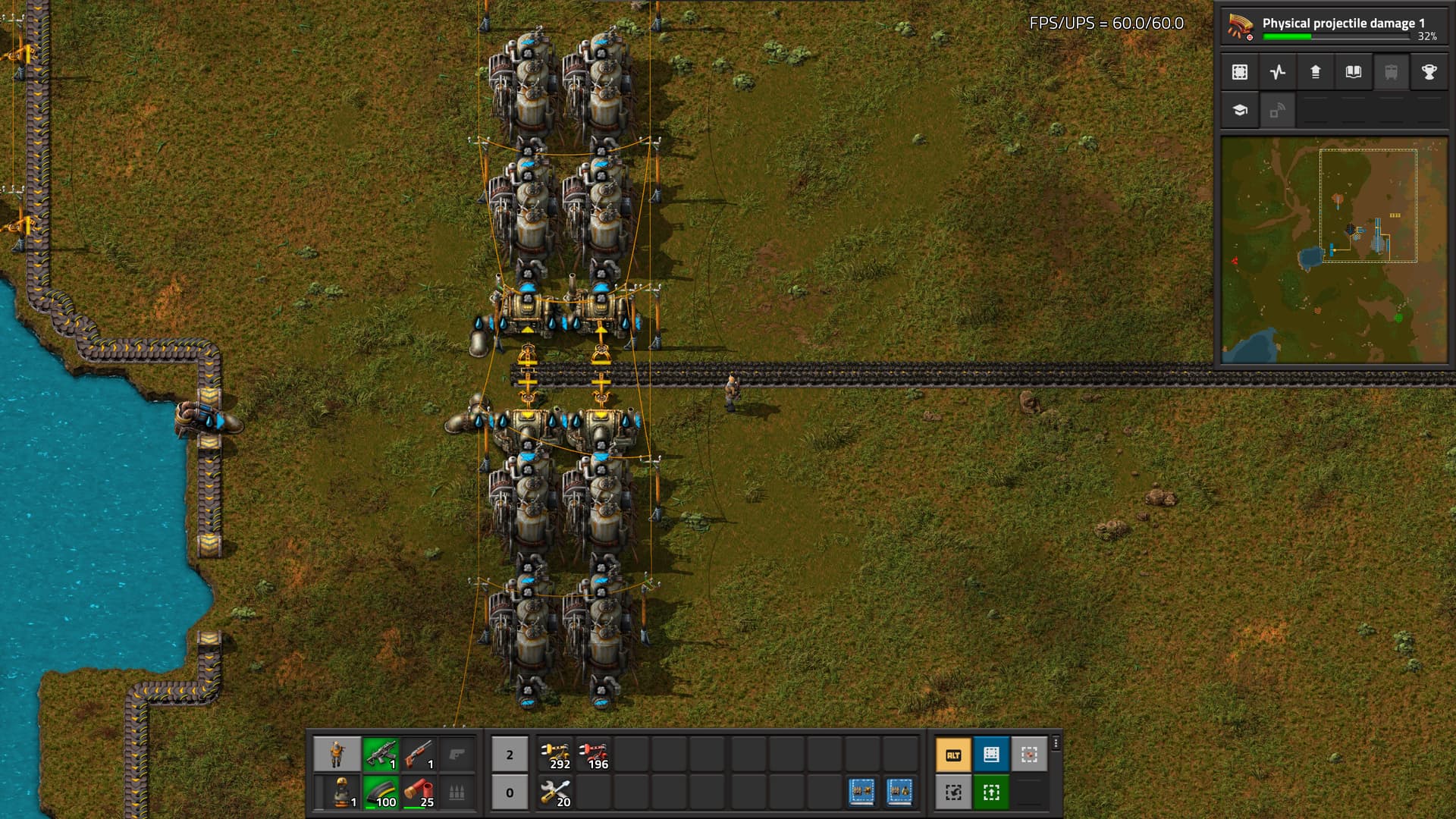The width and height of the screenshot is (1456, 819).
Task: Open the open-book icon button
Action: click(x=1354, y=73)
